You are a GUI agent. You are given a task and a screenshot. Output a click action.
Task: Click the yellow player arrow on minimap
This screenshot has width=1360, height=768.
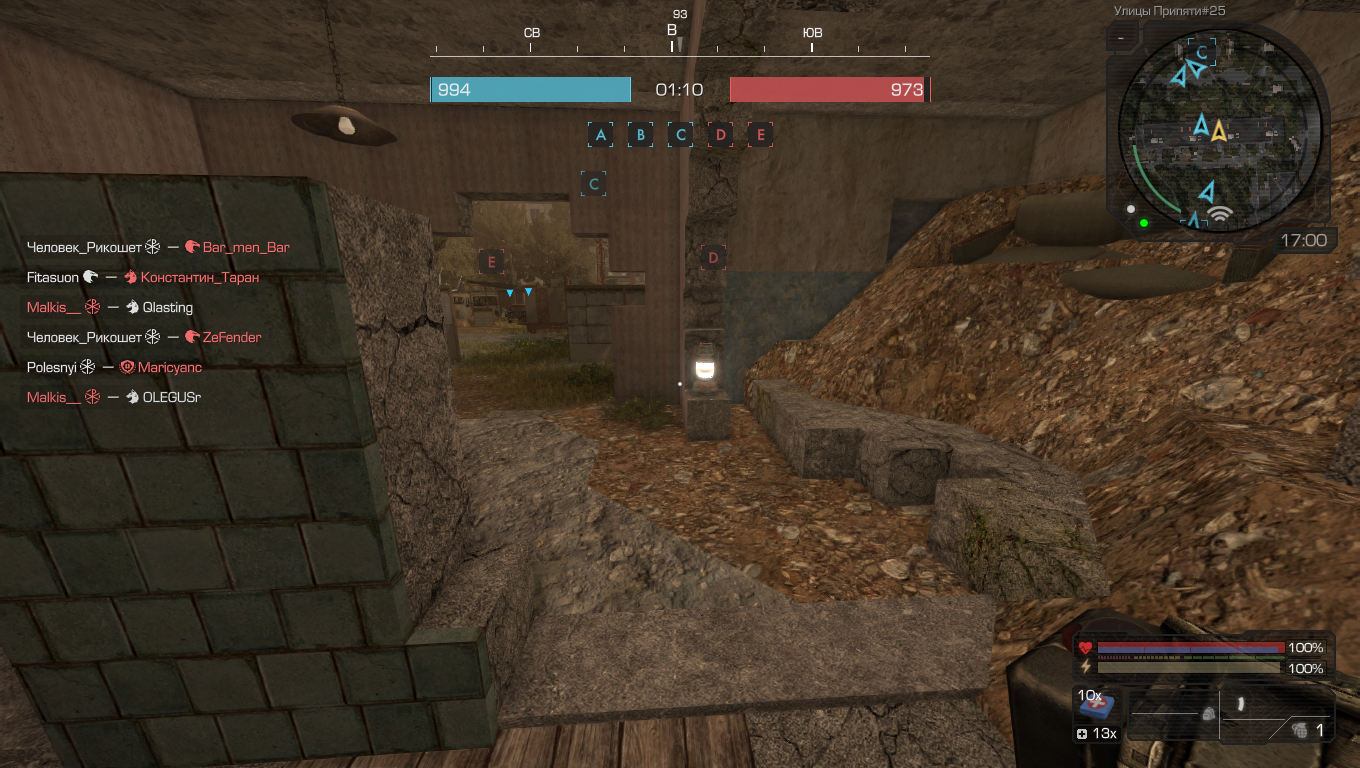tap(1219, 129)
